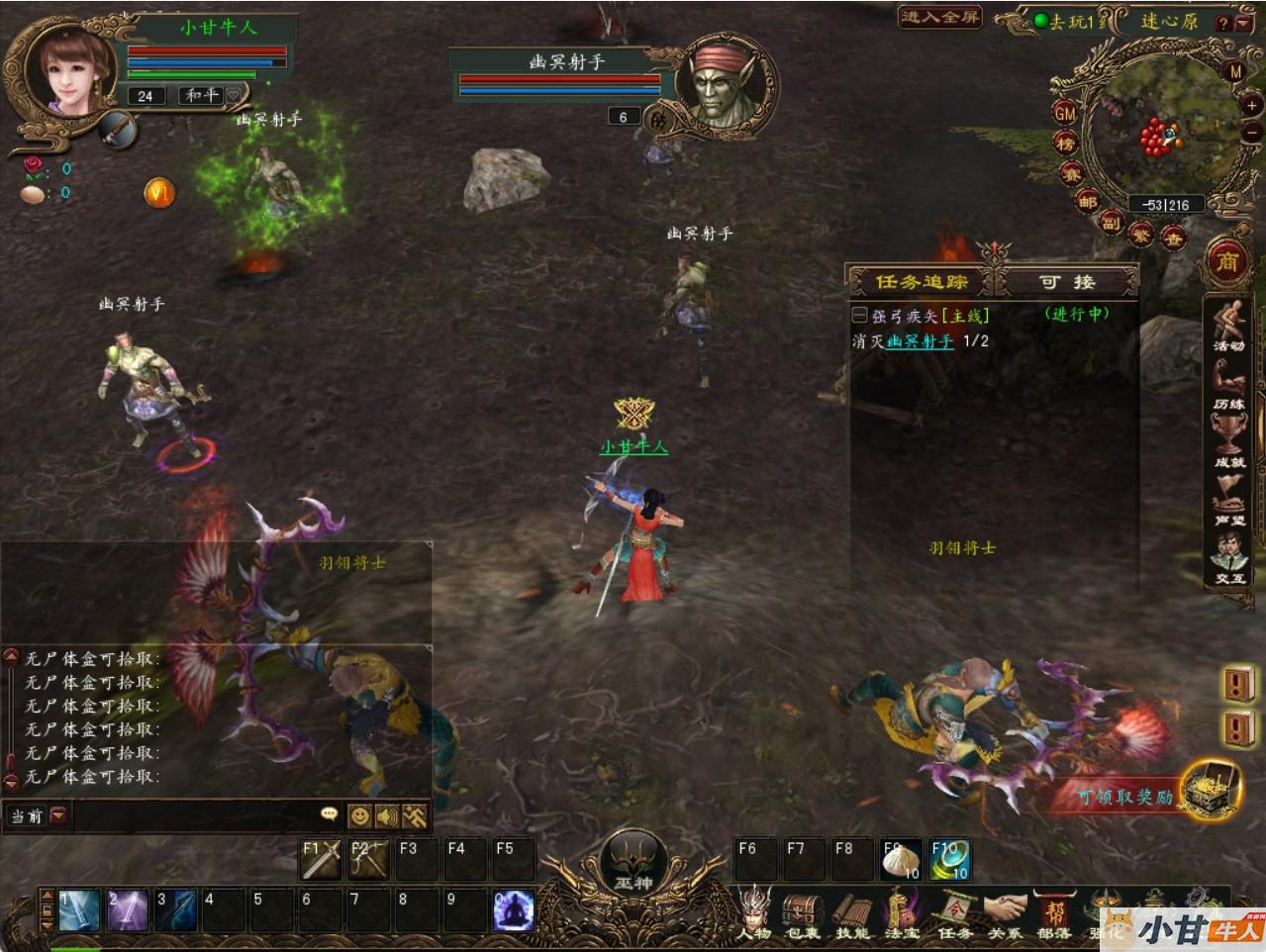
Task: Open the 当前 chat channel dropdown
Action: 38,815
